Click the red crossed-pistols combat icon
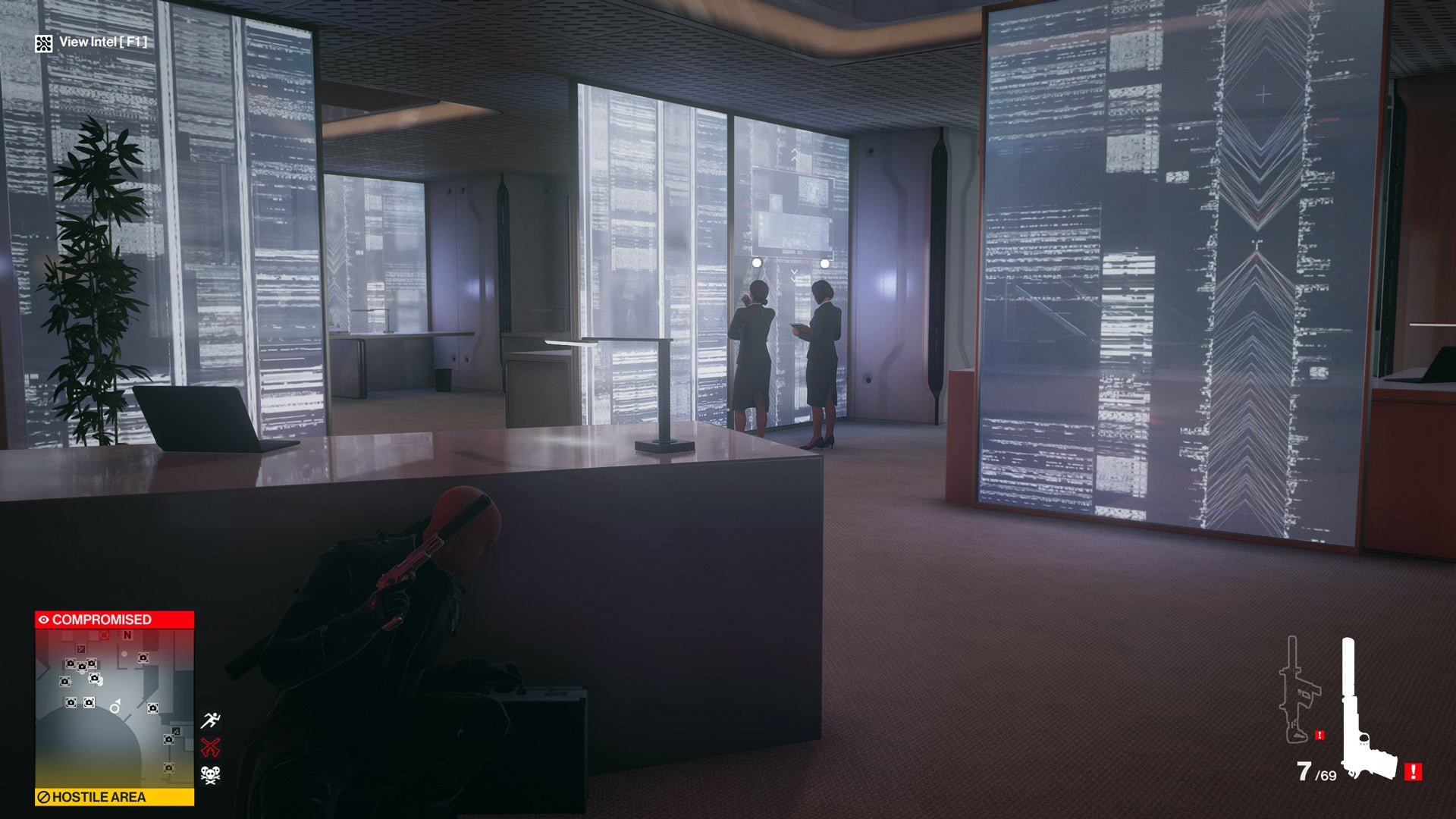This screenshot has height=819, width=1456. point(210,748)
